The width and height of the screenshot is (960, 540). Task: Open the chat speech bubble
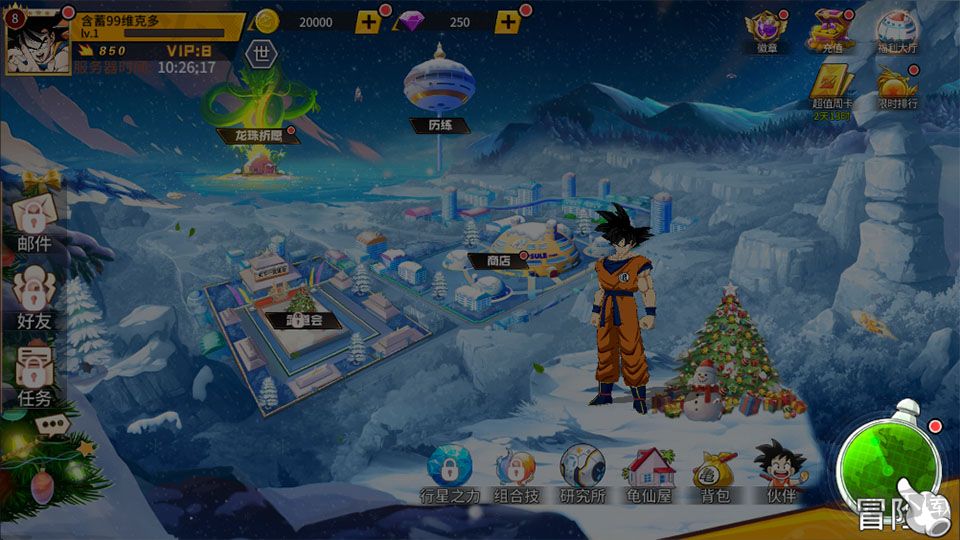tap(50, 426)
